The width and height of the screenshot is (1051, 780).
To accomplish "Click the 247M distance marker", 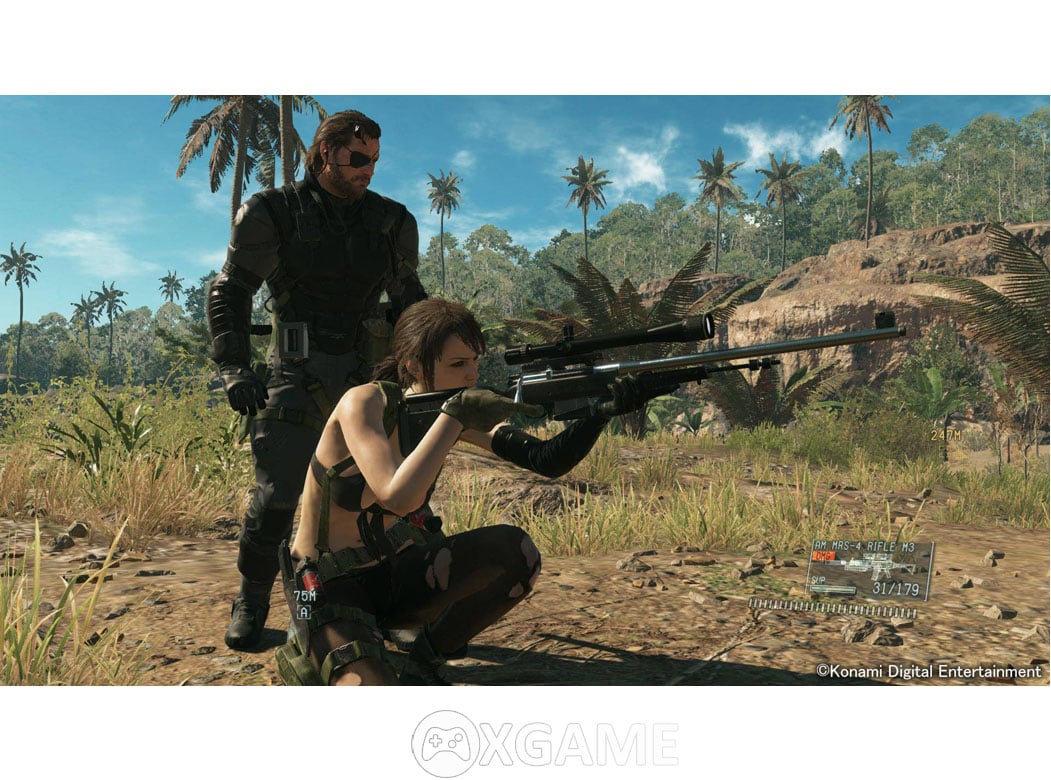I will click(x=945, y=435).
